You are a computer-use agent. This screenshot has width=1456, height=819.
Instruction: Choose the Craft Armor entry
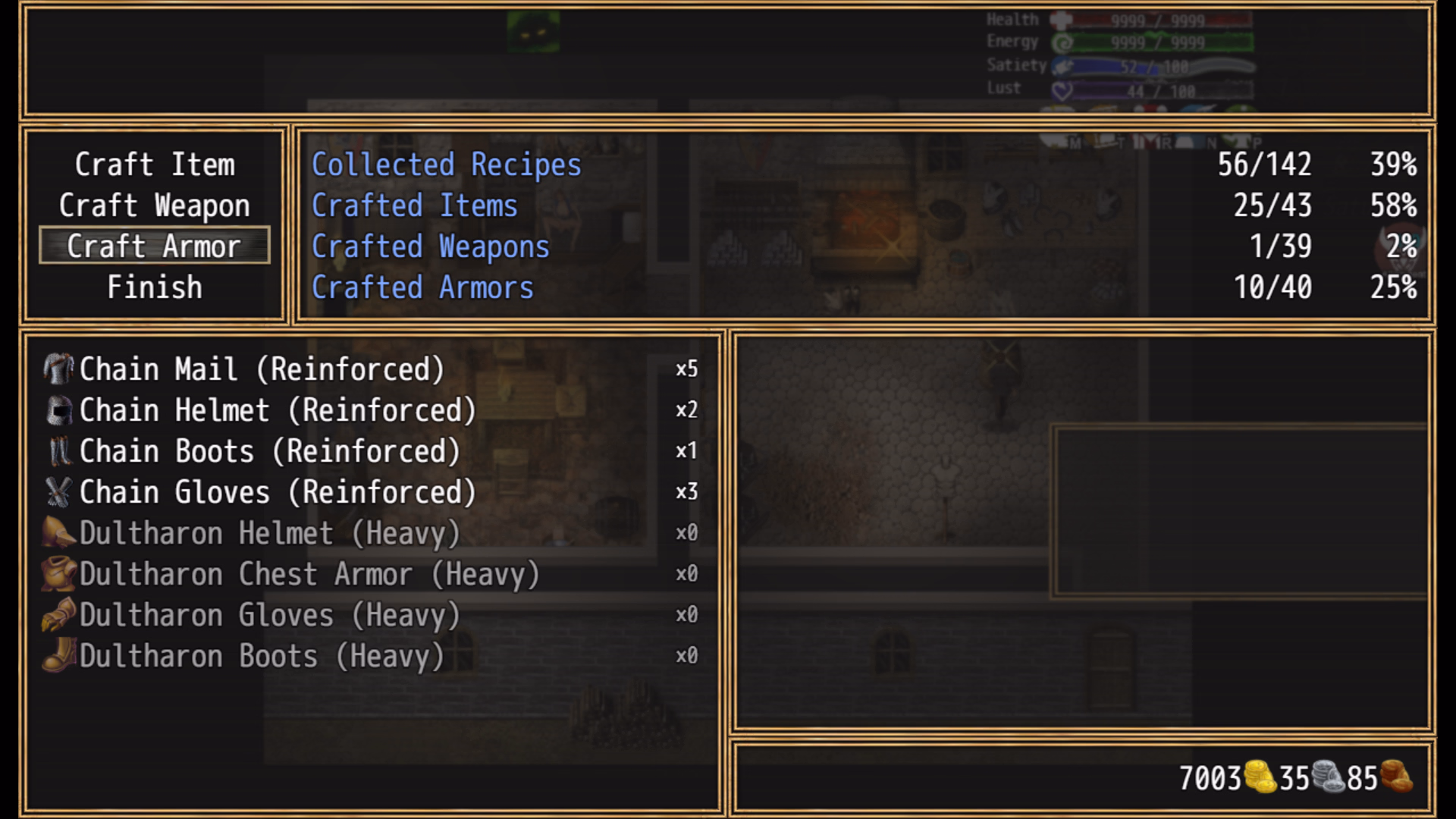pos(155,246)
